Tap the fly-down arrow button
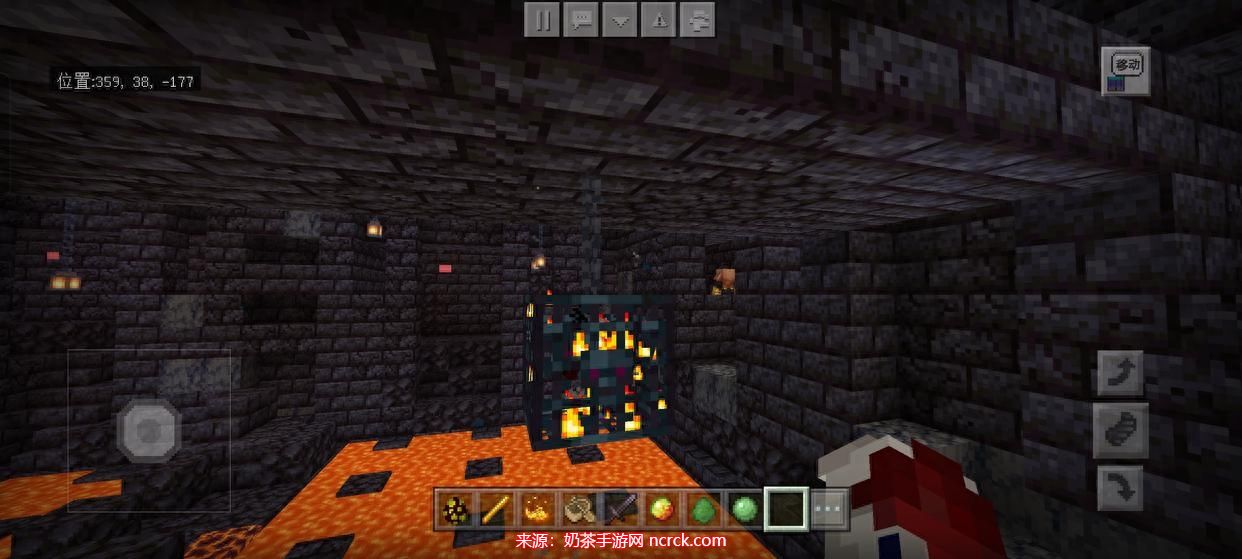The height and width of the screenshot is (559, 1242). coord(1121,491)
